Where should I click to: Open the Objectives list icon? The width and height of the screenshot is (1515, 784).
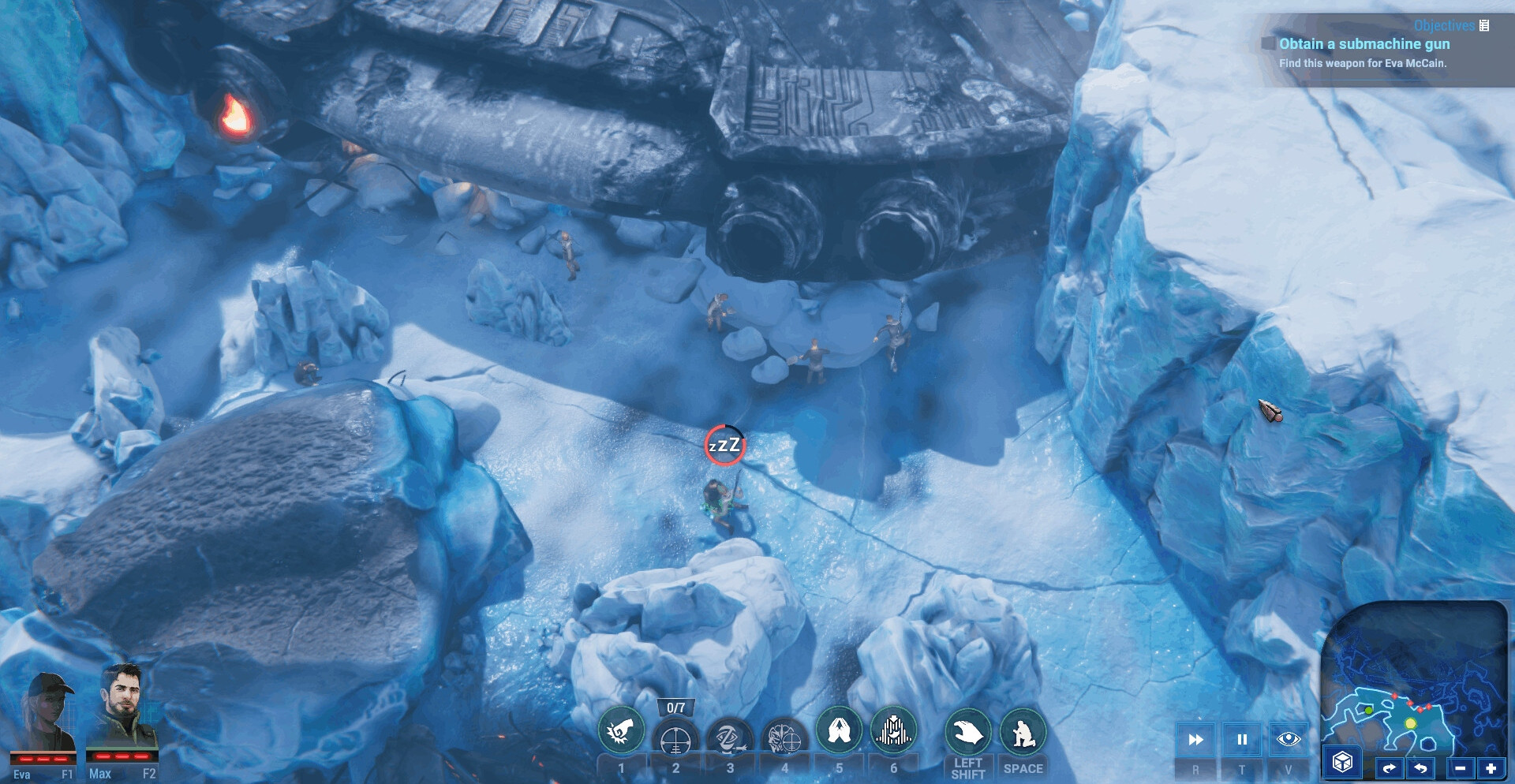[1484, 25]
